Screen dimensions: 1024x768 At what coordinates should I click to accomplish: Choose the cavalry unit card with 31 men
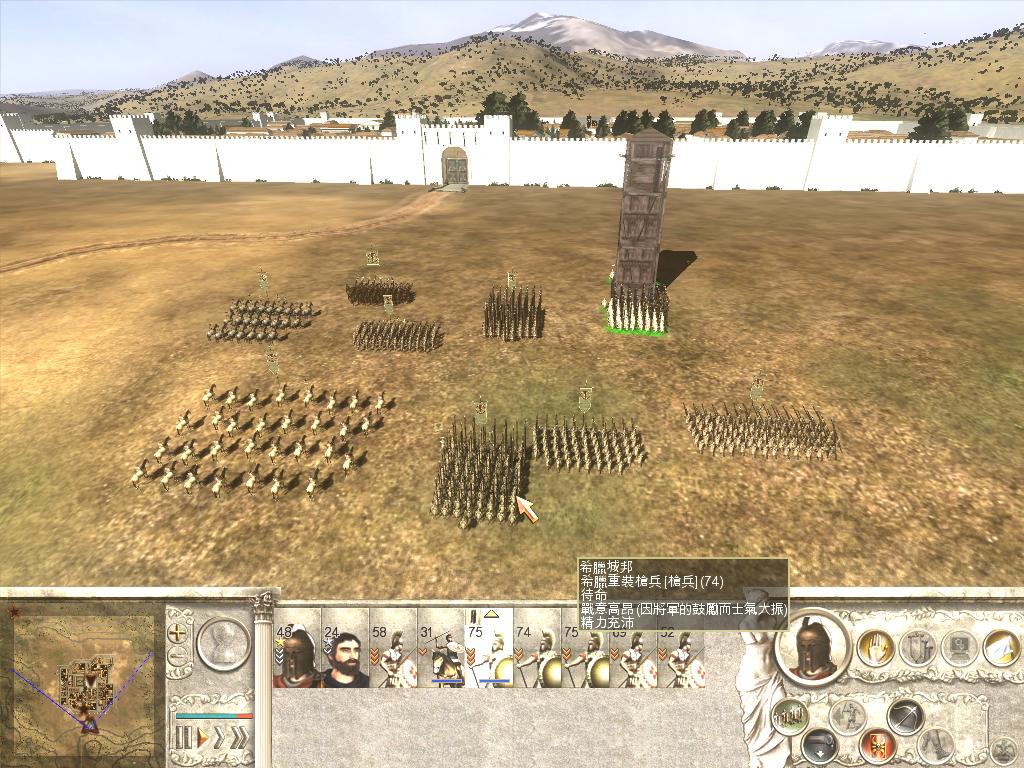tap(441, 657)
